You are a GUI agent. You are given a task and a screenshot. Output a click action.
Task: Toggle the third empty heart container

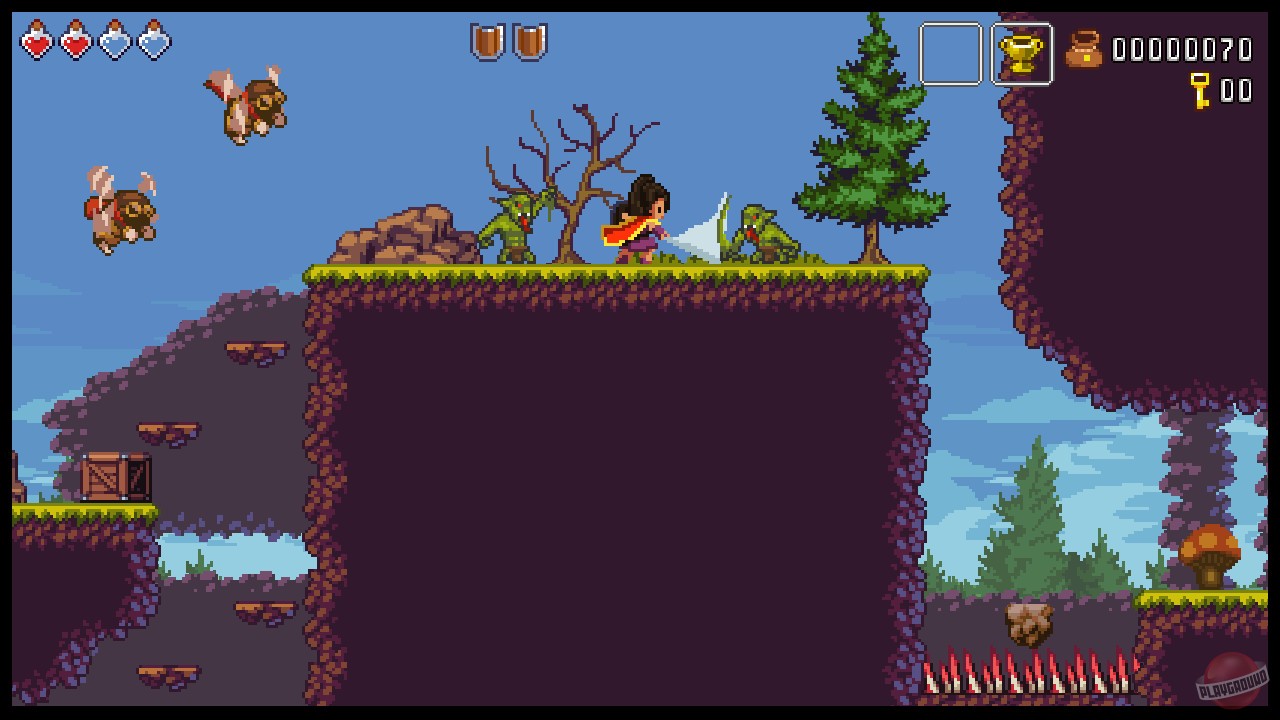point(113,42)
